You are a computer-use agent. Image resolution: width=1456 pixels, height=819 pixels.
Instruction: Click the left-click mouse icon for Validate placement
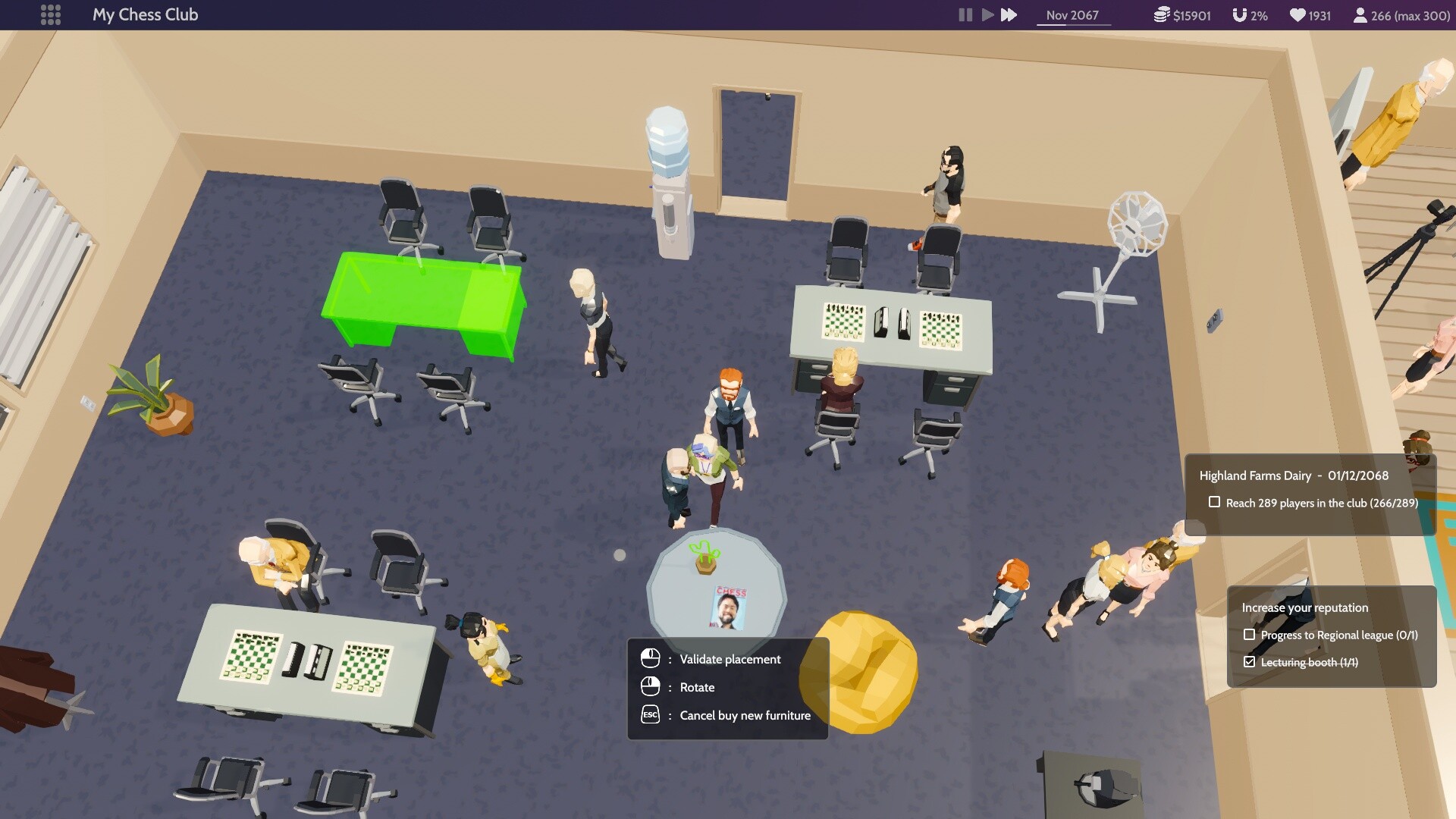click(651, 659)
